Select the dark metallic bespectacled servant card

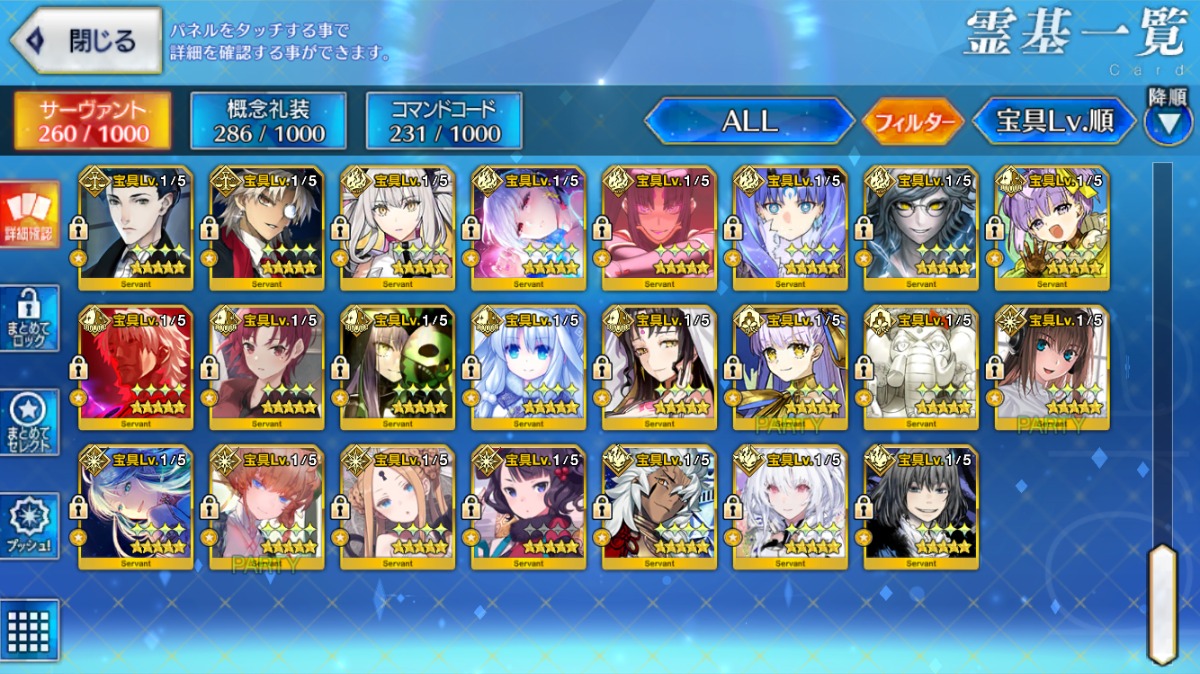921,227
